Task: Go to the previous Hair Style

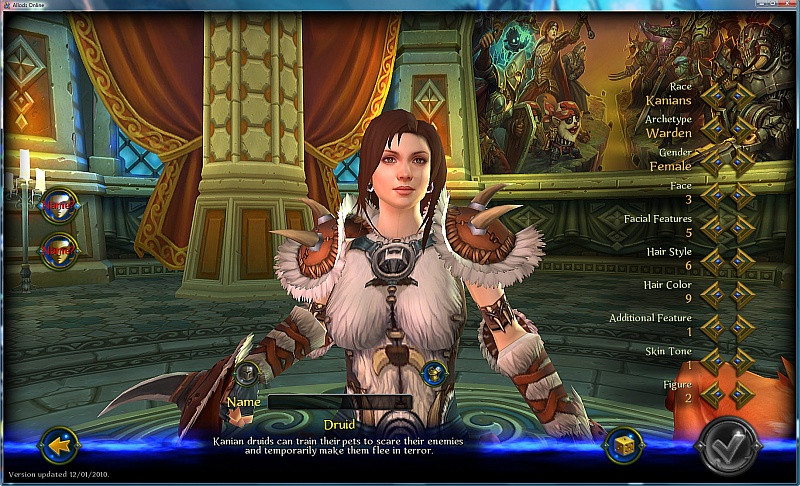Action: pos(713,260)
